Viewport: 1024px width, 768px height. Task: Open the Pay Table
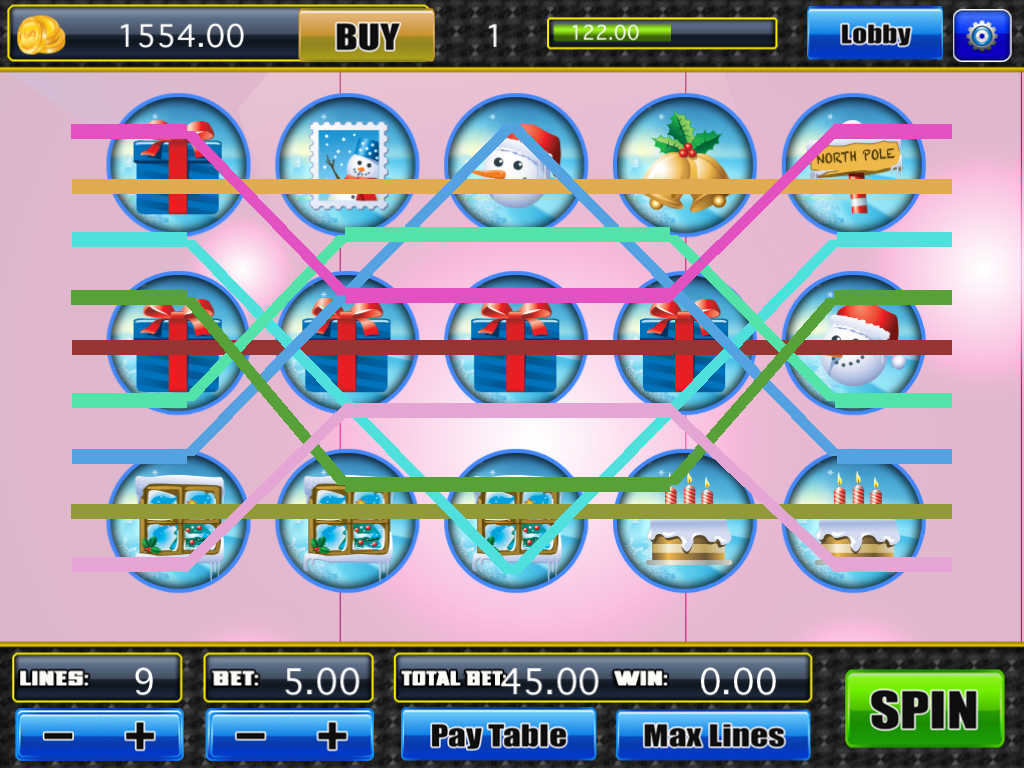498,736
